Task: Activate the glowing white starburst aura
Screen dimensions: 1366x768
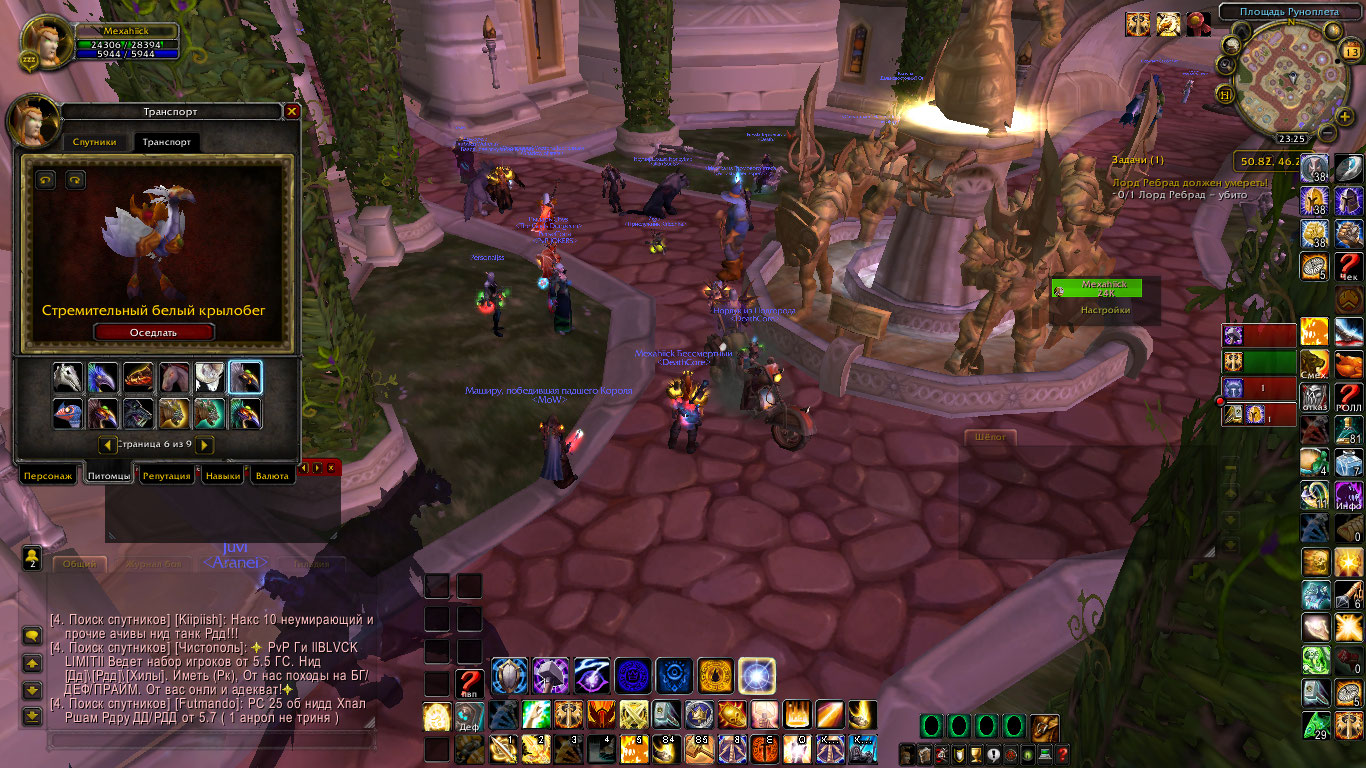Action: 757,677
